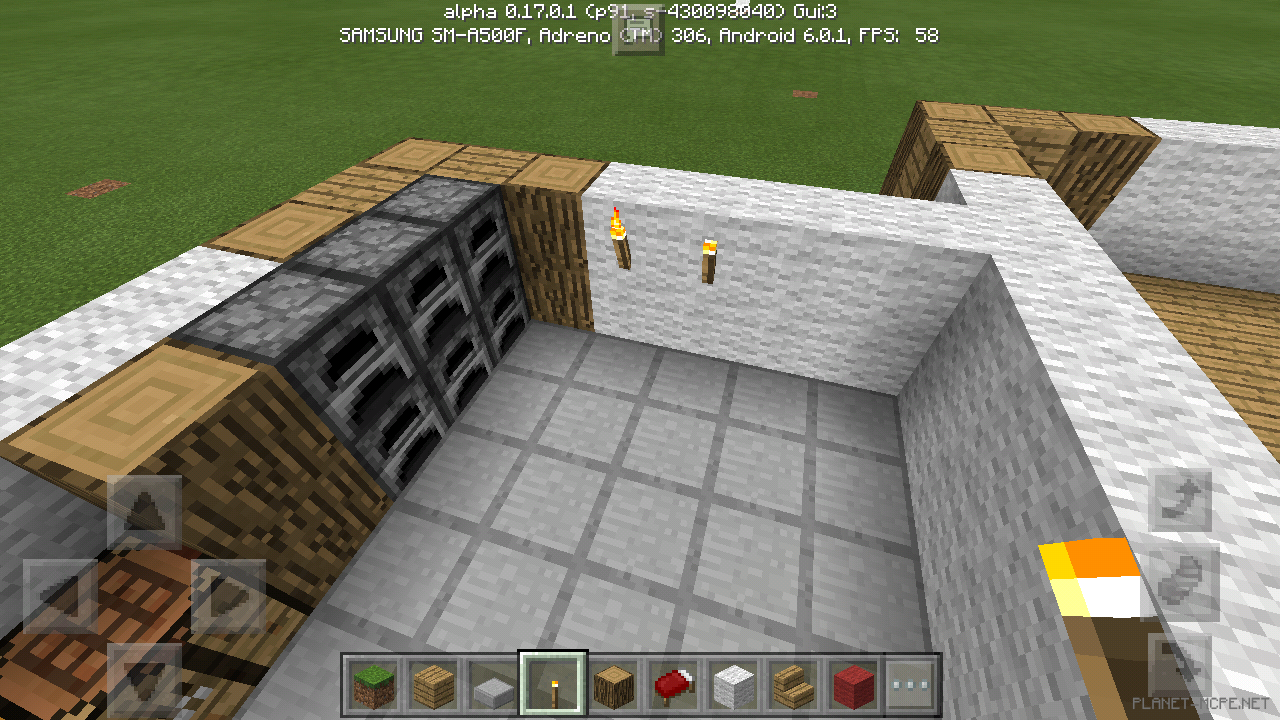Select the oak log hotbar slot
1280x720 pixels.
[615, 685]
